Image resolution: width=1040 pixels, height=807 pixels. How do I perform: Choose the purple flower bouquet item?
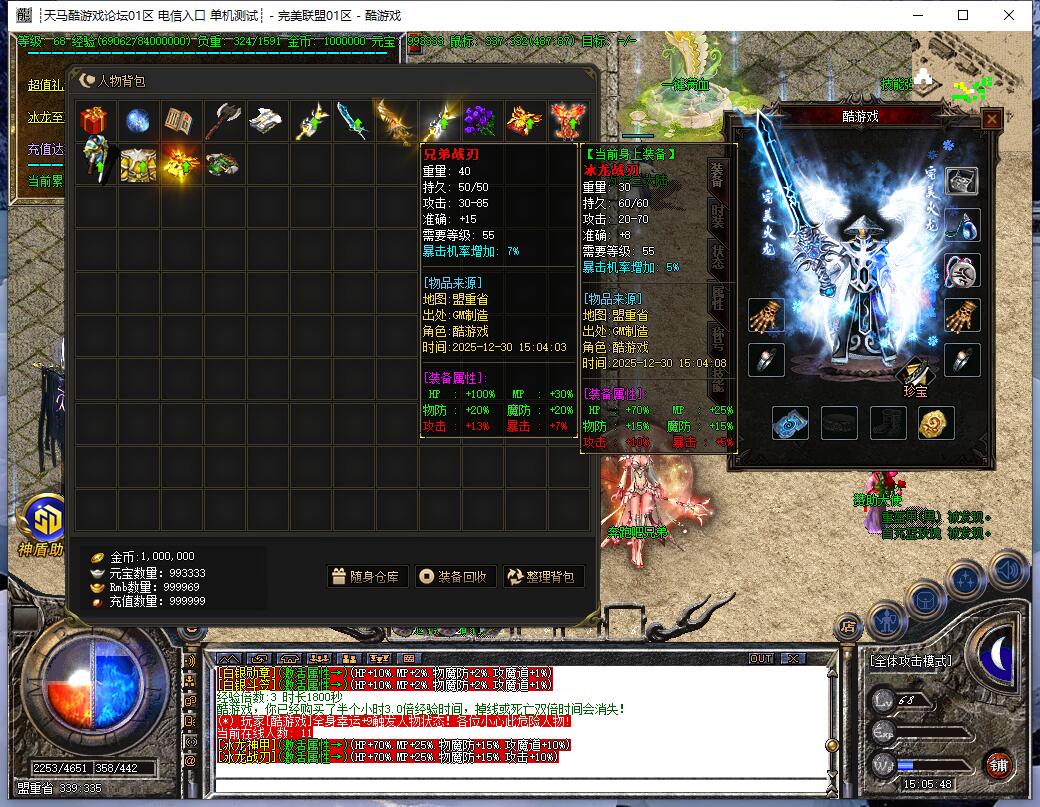[x=481, y=121]
